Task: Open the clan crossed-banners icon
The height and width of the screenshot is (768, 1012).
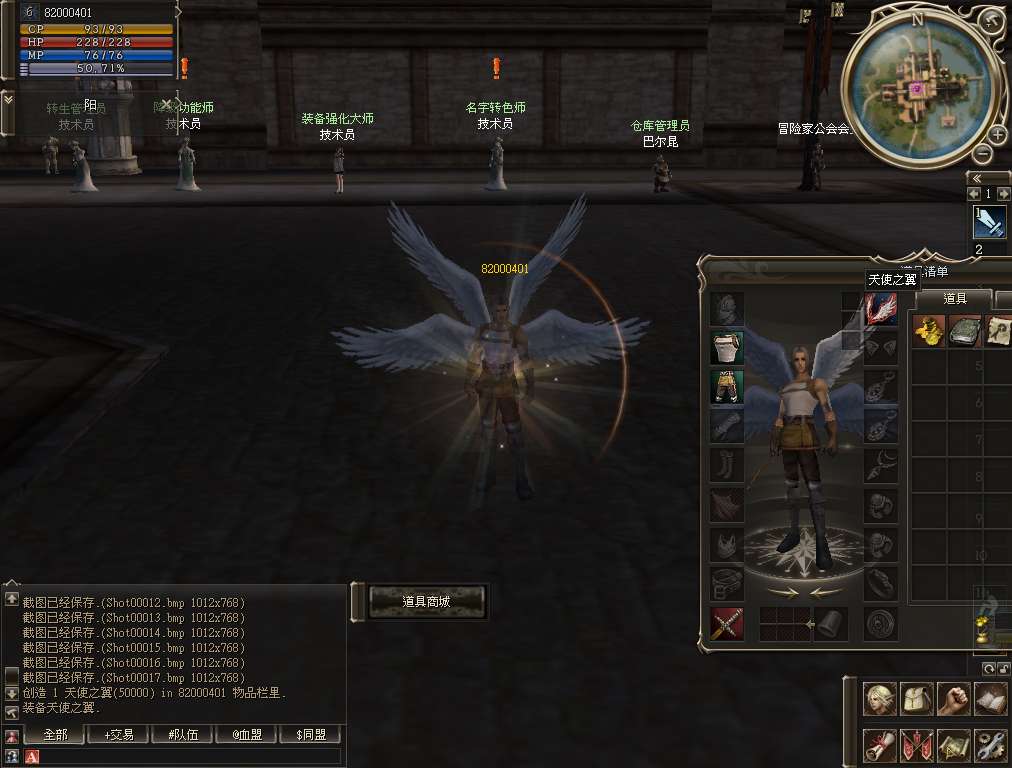Action: click(x=916, y=745)
